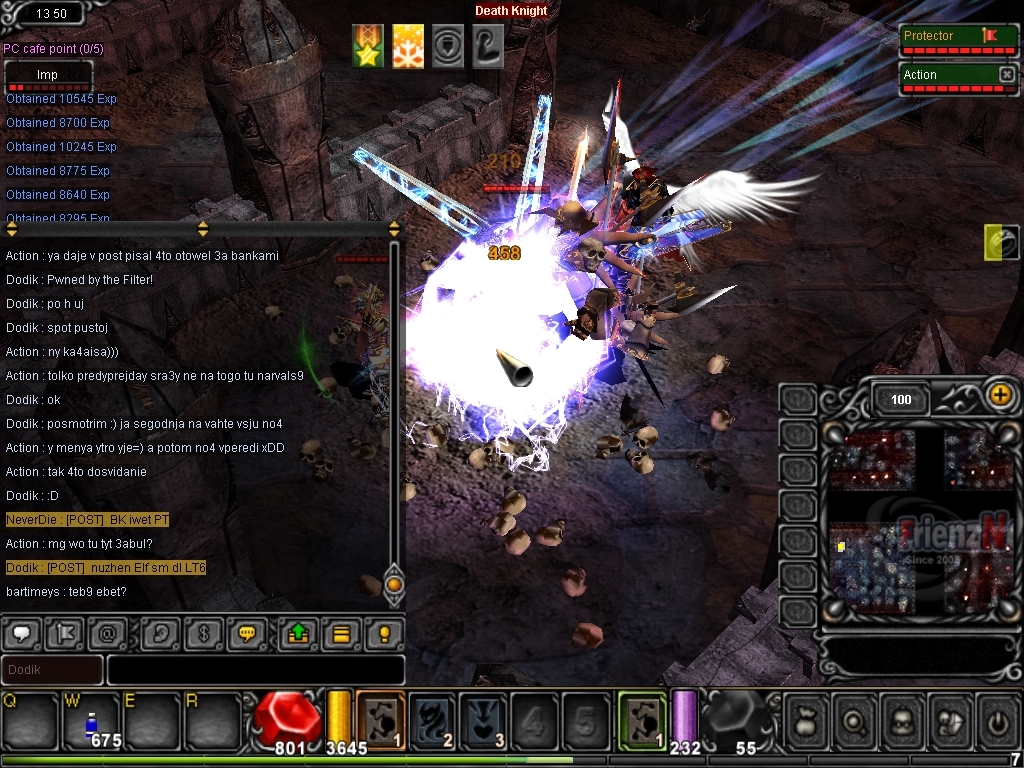1024x768 pixels.
Task: Click the yellow speech bubble button
Action: (x=245, y=633)
